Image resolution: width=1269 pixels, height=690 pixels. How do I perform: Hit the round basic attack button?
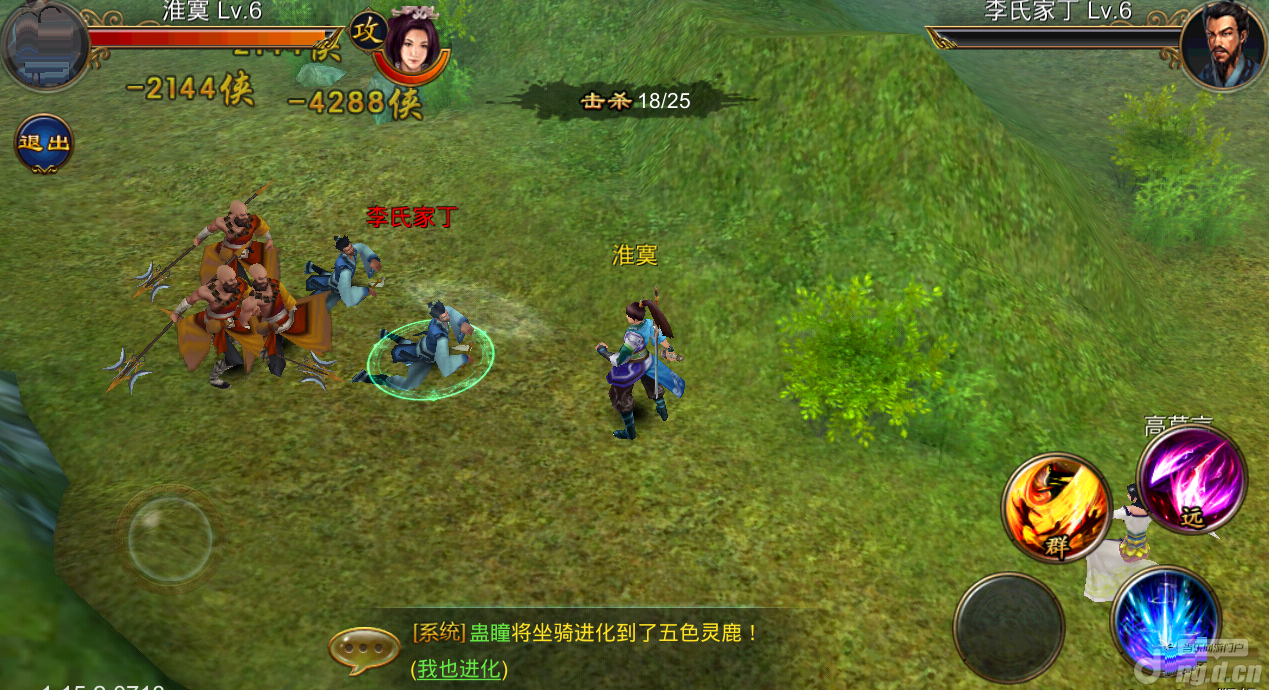click(1008, 628)
